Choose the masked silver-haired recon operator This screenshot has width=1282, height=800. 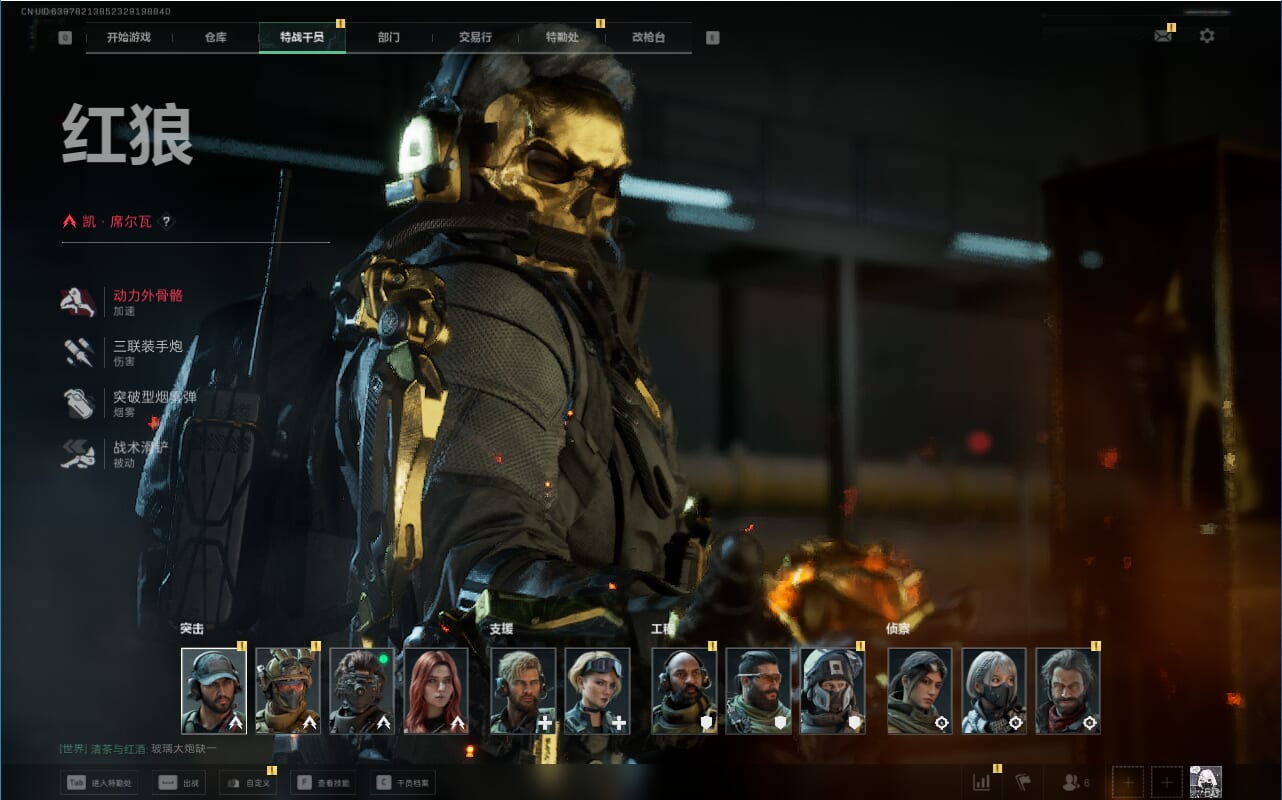click(994, 691)
